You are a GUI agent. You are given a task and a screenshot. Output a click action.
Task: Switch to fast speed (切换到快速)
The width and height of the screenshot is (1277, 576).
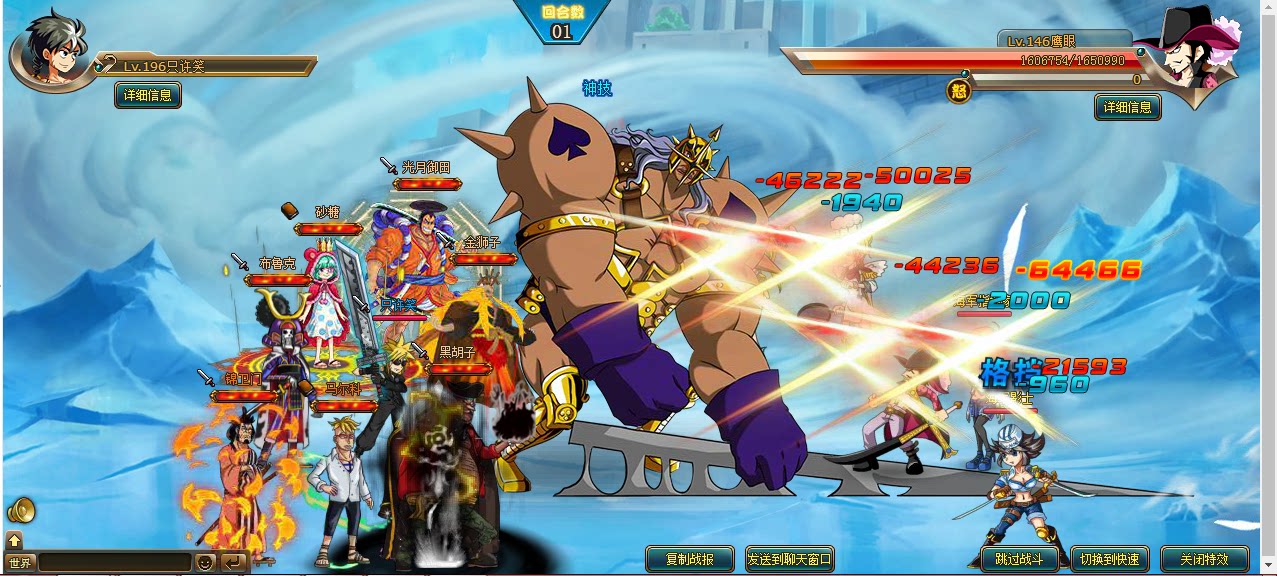tap(1109, 559)
